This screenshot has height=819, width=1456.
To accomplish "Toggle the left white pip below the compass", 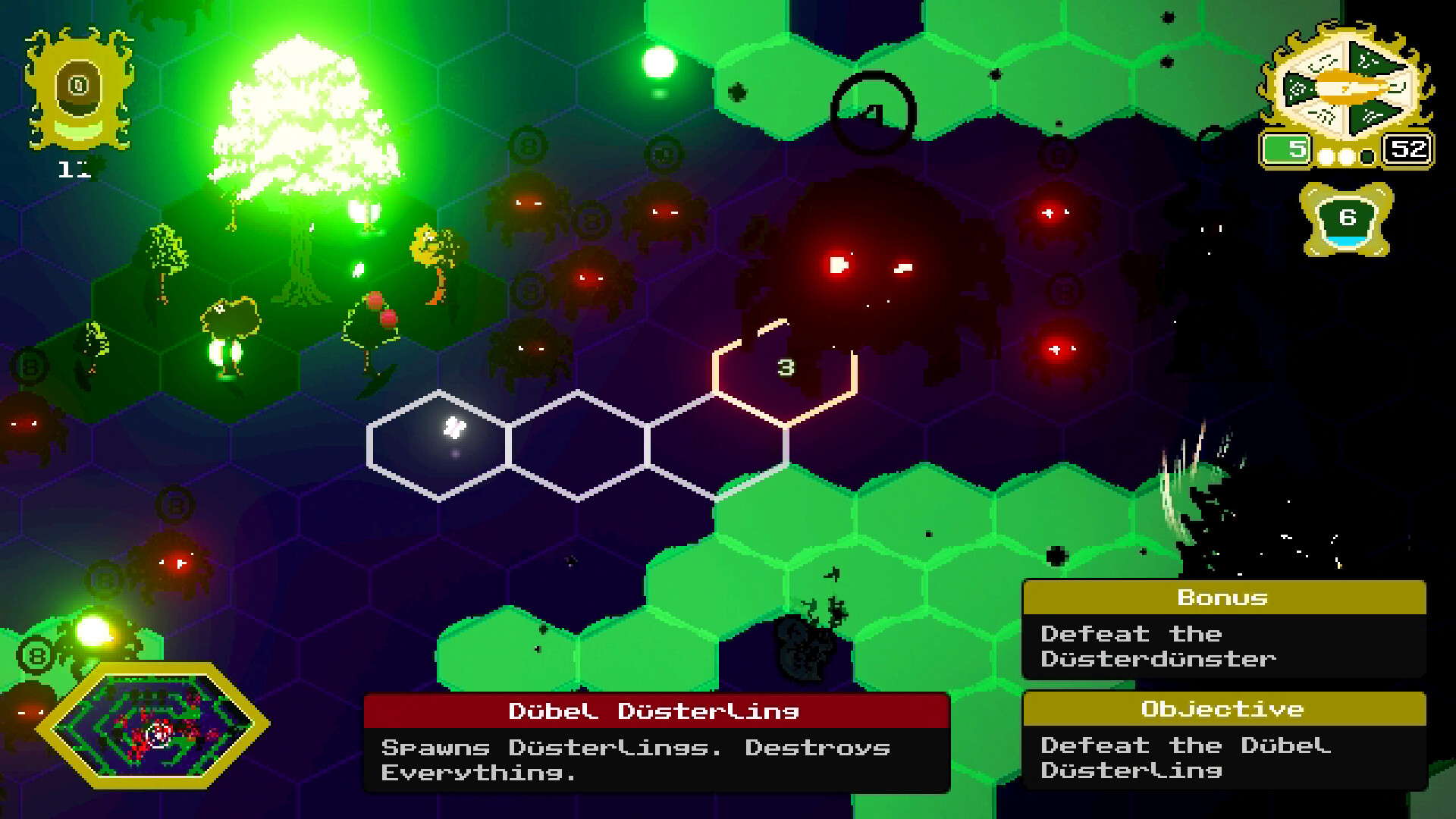I will 1326,156.
